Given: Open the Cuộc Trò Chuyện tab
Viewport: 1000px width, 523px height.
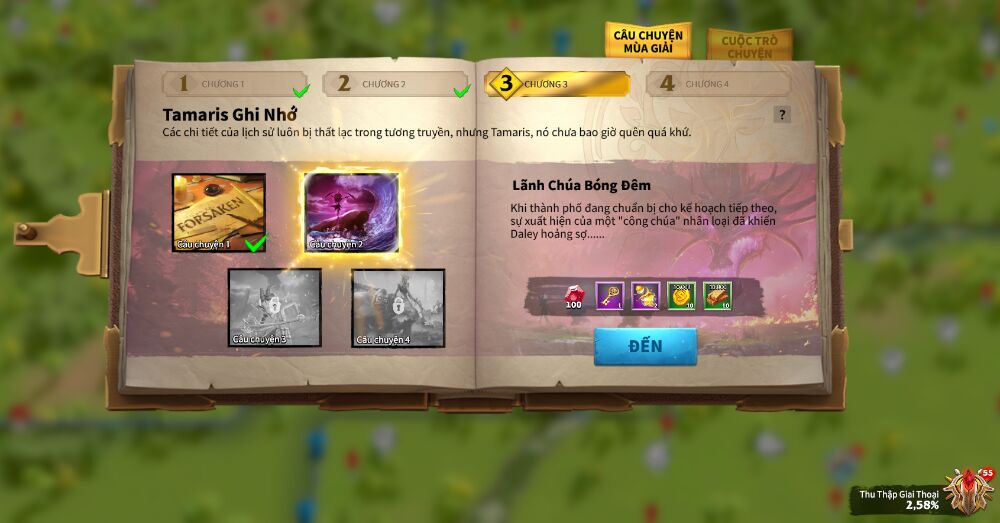Looking at the screenshot, I should [x=749, y=45].
